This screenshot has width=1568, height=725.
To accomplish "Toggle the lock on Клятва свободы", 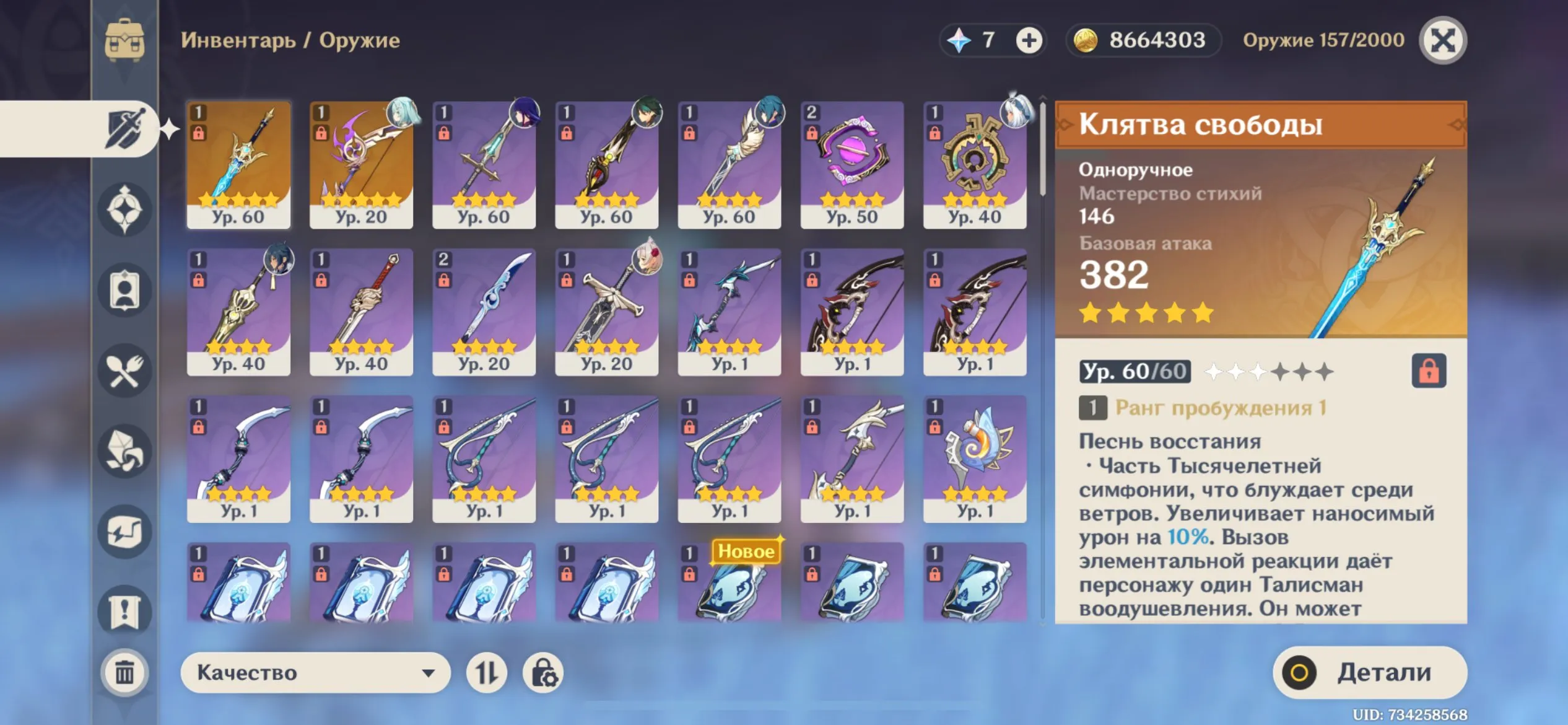I will [1428, 371].
